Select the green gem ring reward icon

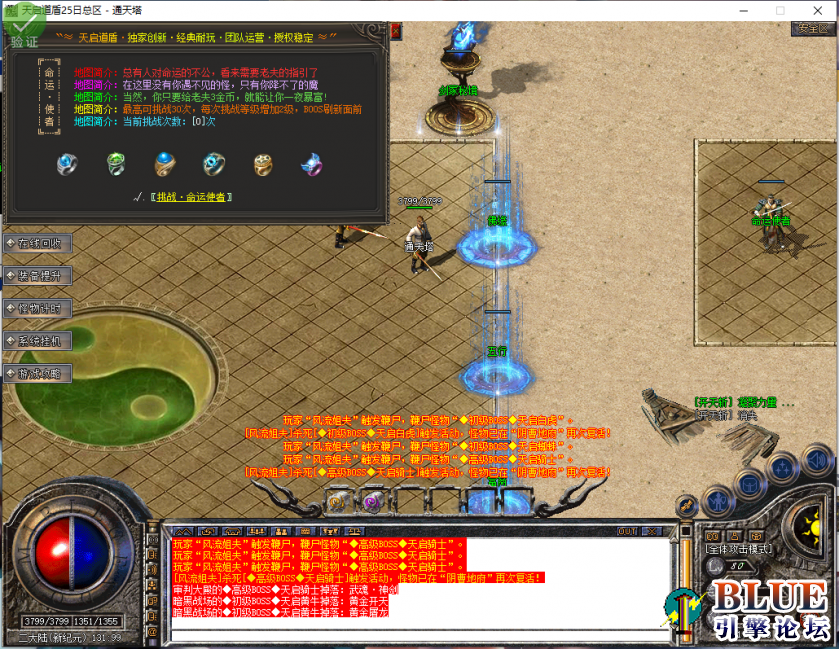(116, 163)
